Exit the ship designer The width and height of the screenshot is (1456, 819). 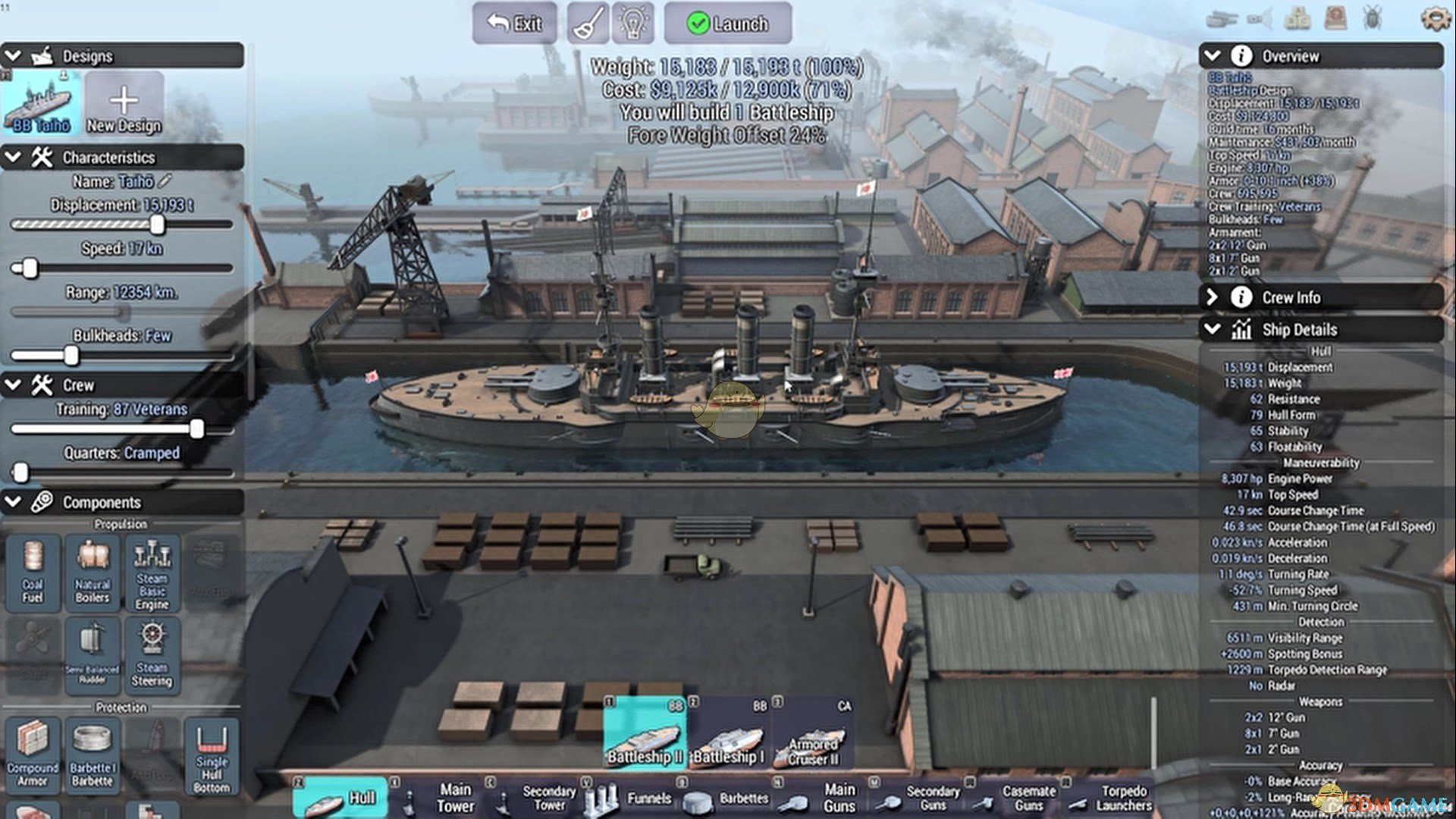click(x=514, y=24)
